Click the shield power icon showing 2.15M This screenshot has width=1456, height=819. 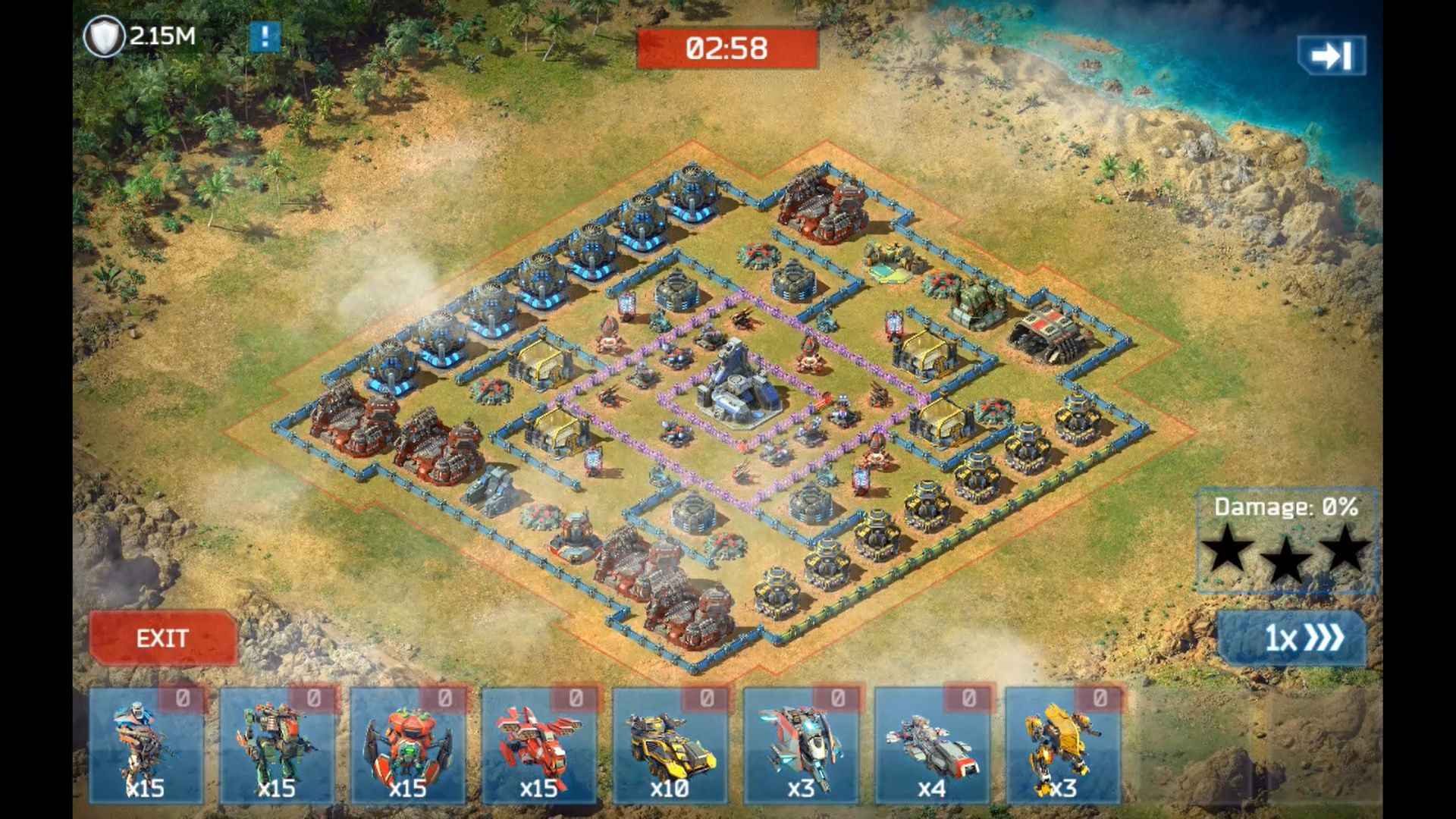(104, 36)
